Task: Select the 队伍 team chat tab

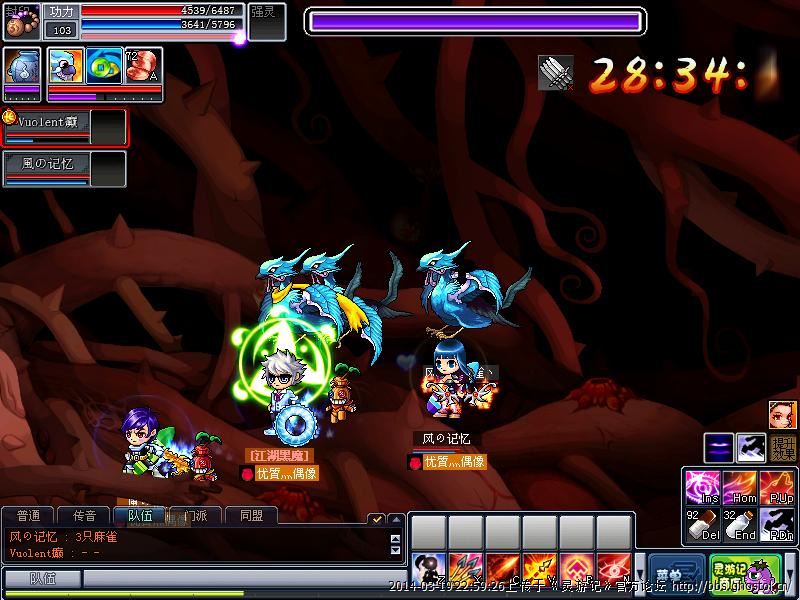Action: coord(140,516)
